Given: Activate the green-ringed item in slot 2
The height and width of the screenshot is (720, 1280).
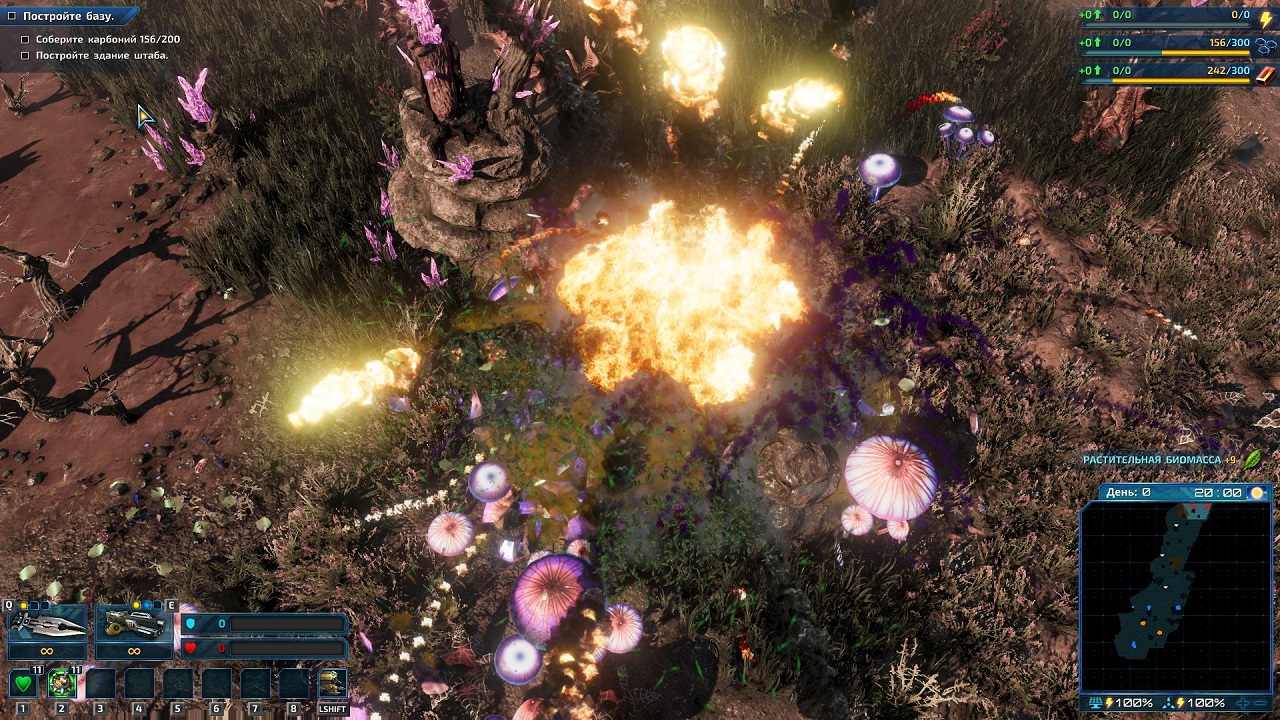Looking at the screenshot, I should (61, 684).
